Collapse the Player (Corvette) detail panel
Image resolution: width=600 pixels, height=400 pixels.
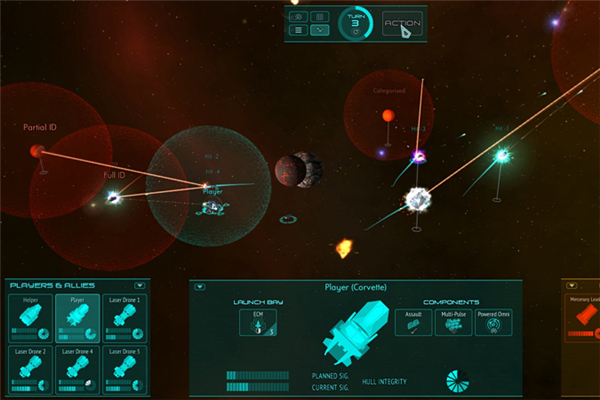pos(200,286)
